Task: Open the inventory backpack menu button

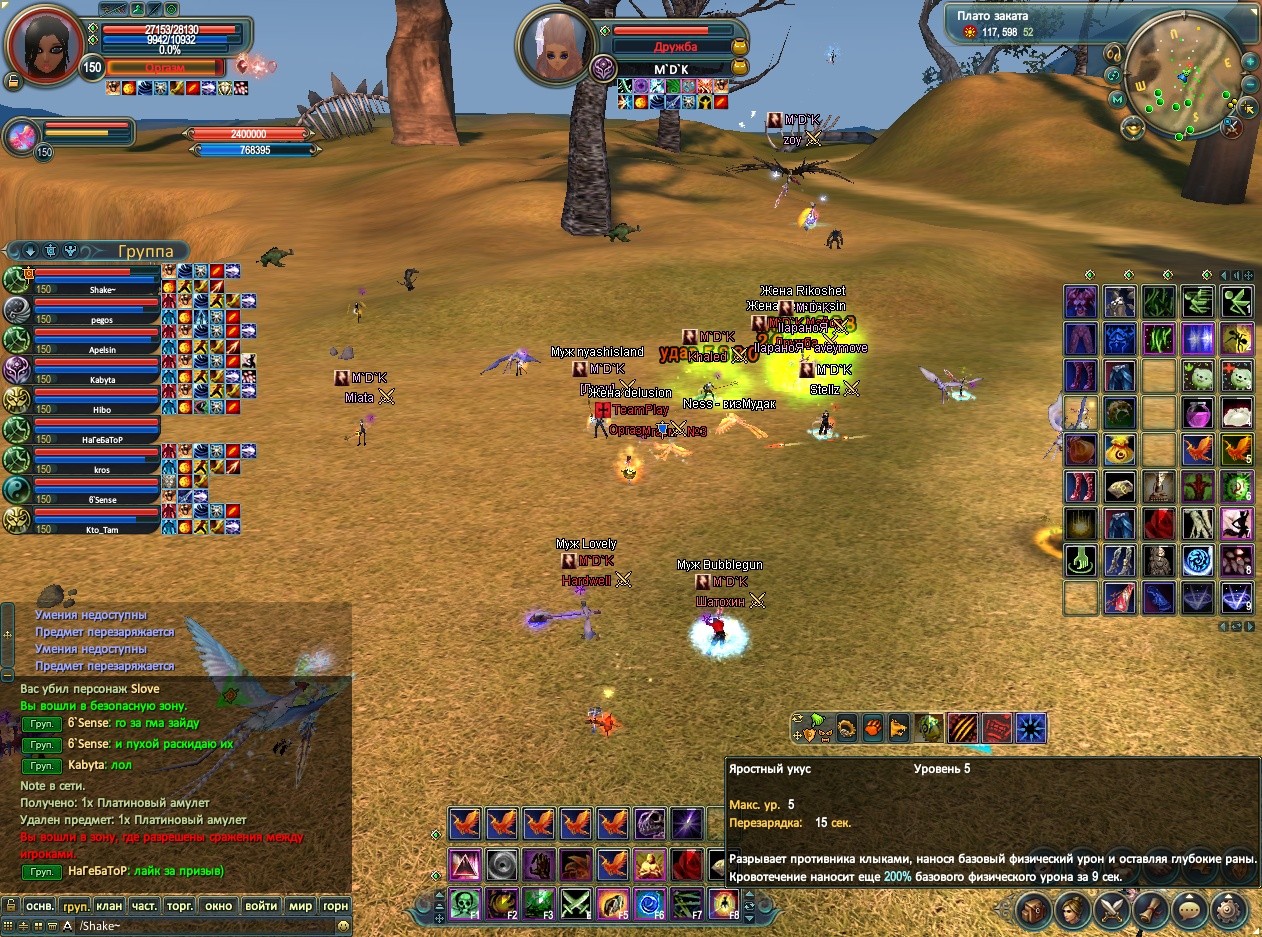Action: click(1035, 910)
